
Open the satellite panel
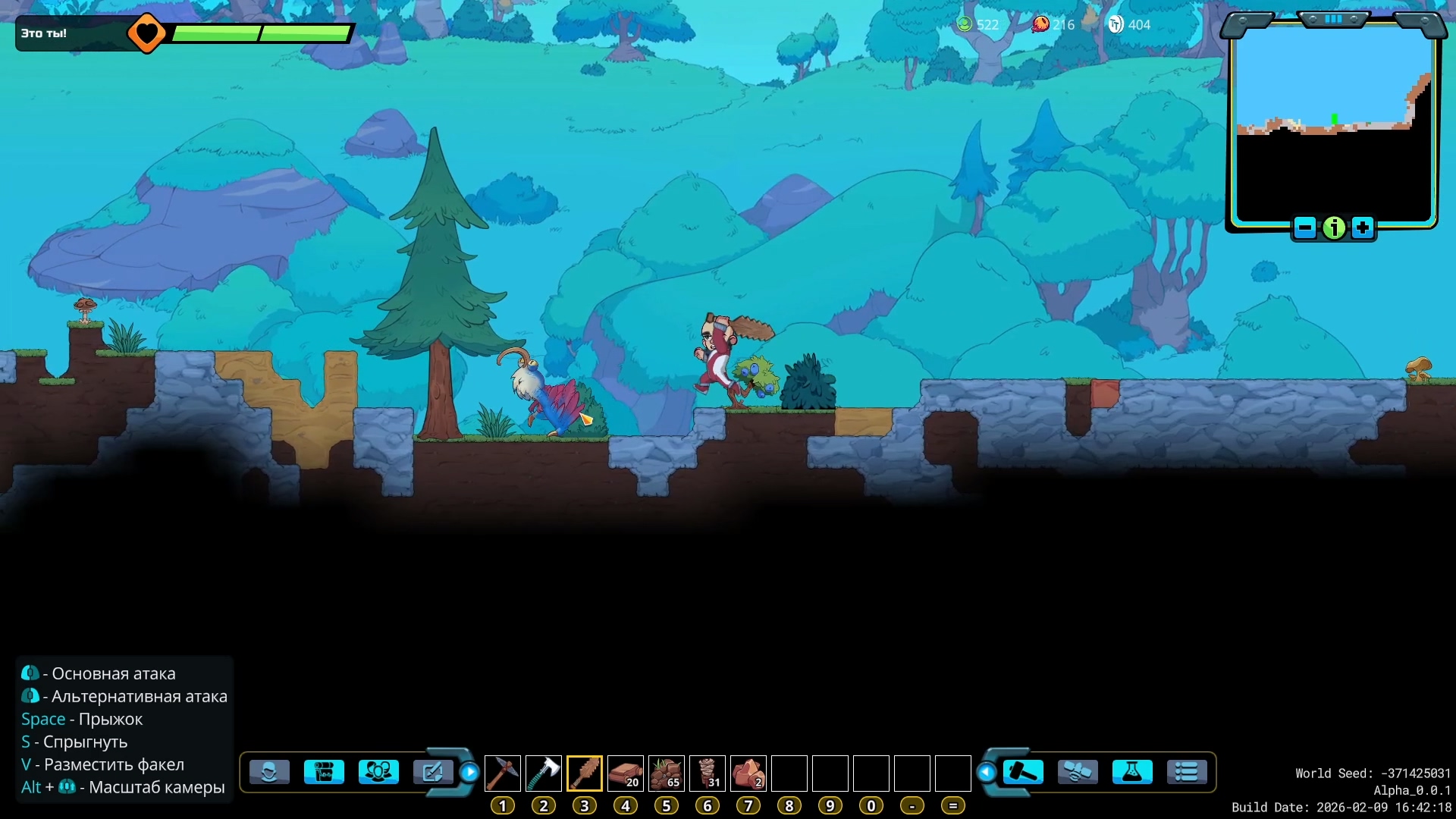[1078, 772]
